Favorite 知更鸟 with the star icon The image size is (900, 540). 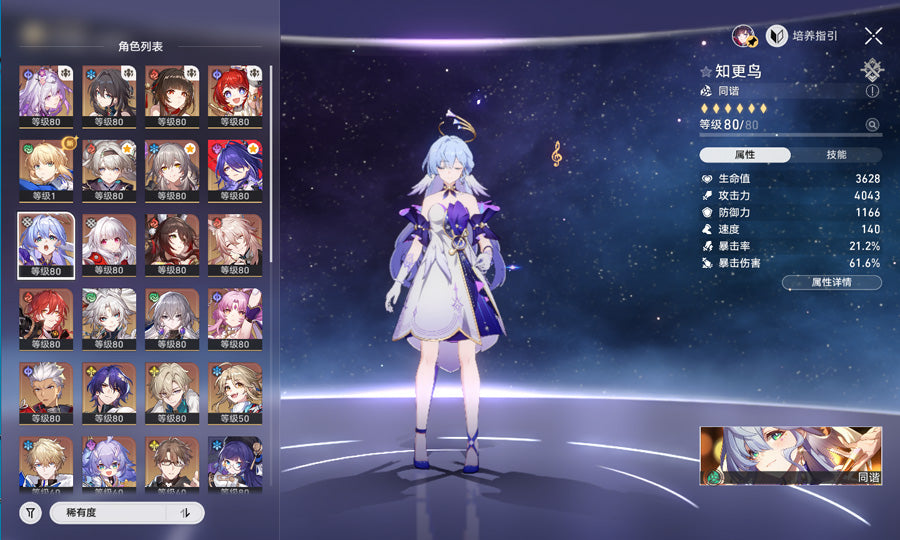click(706, 72)
